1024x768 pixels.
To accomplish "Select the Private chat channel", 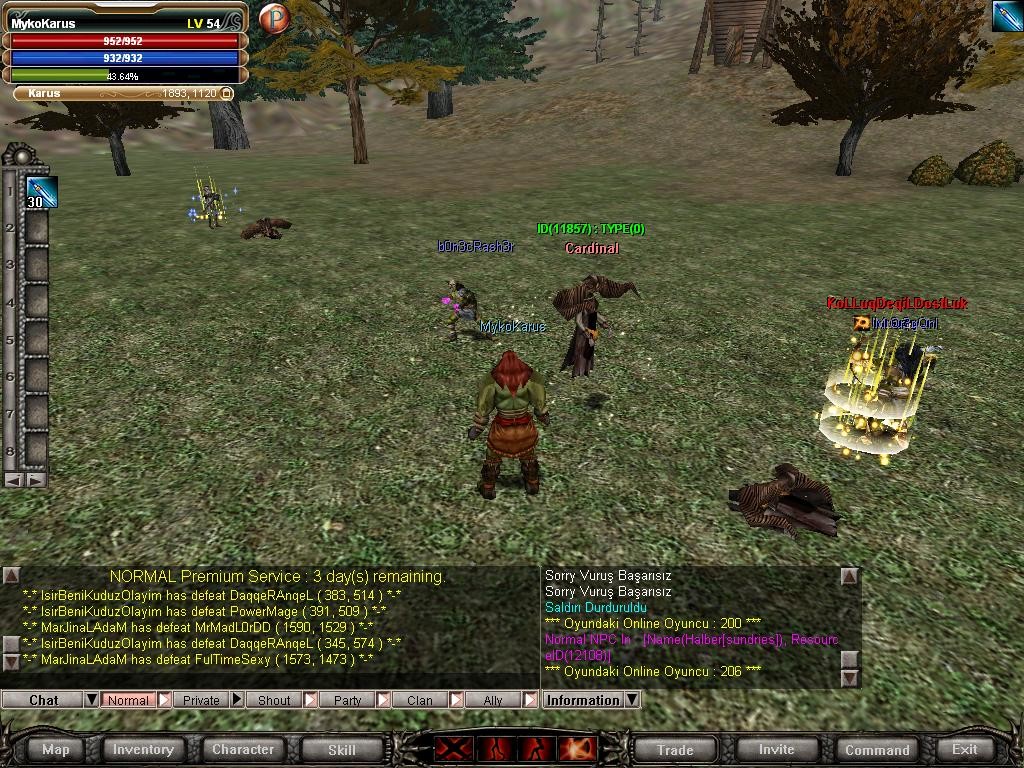I will [x=201, y=700].
